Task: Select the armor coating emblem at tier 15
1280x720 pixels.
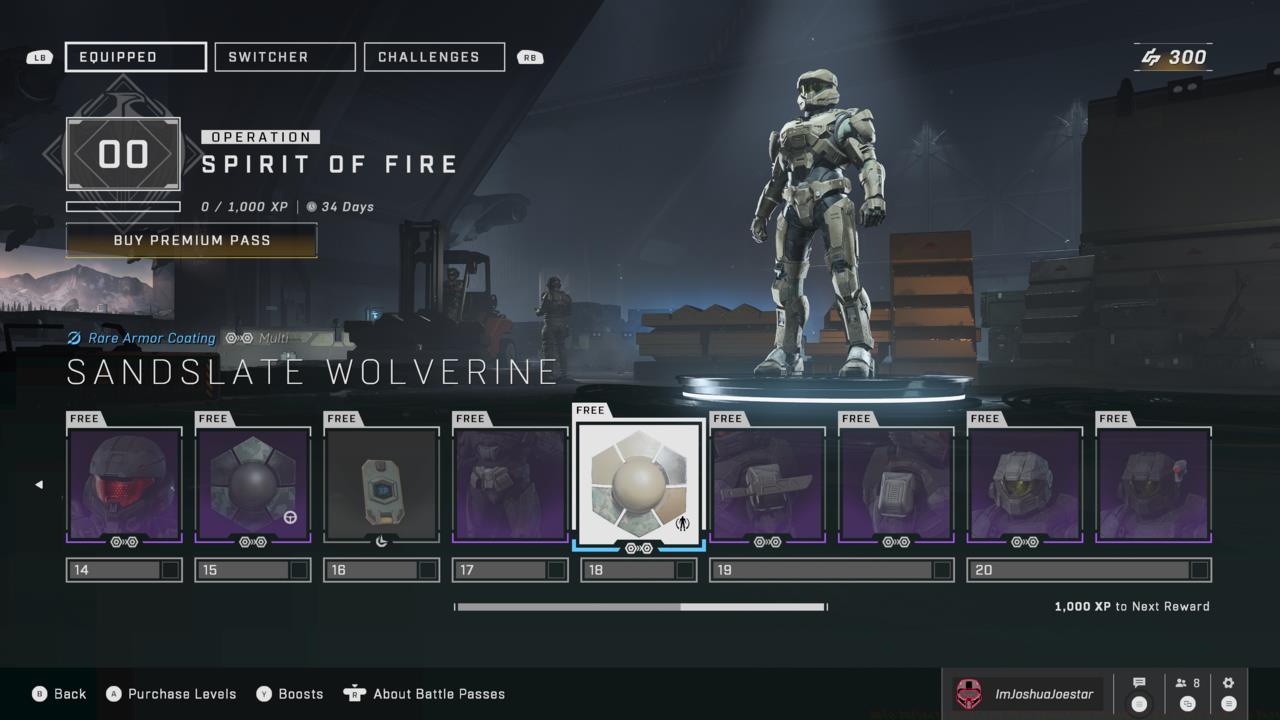Action: coord(252,483)
